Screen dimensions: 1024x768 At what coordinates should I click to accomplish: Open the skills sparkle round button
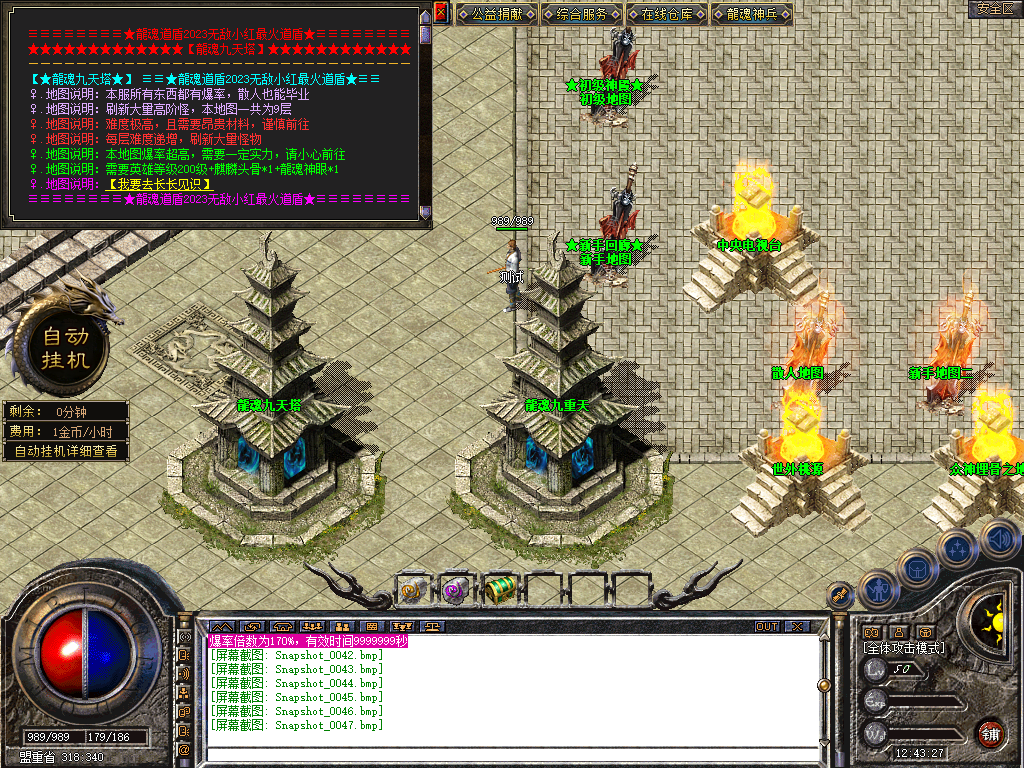(x=957, y=548)
